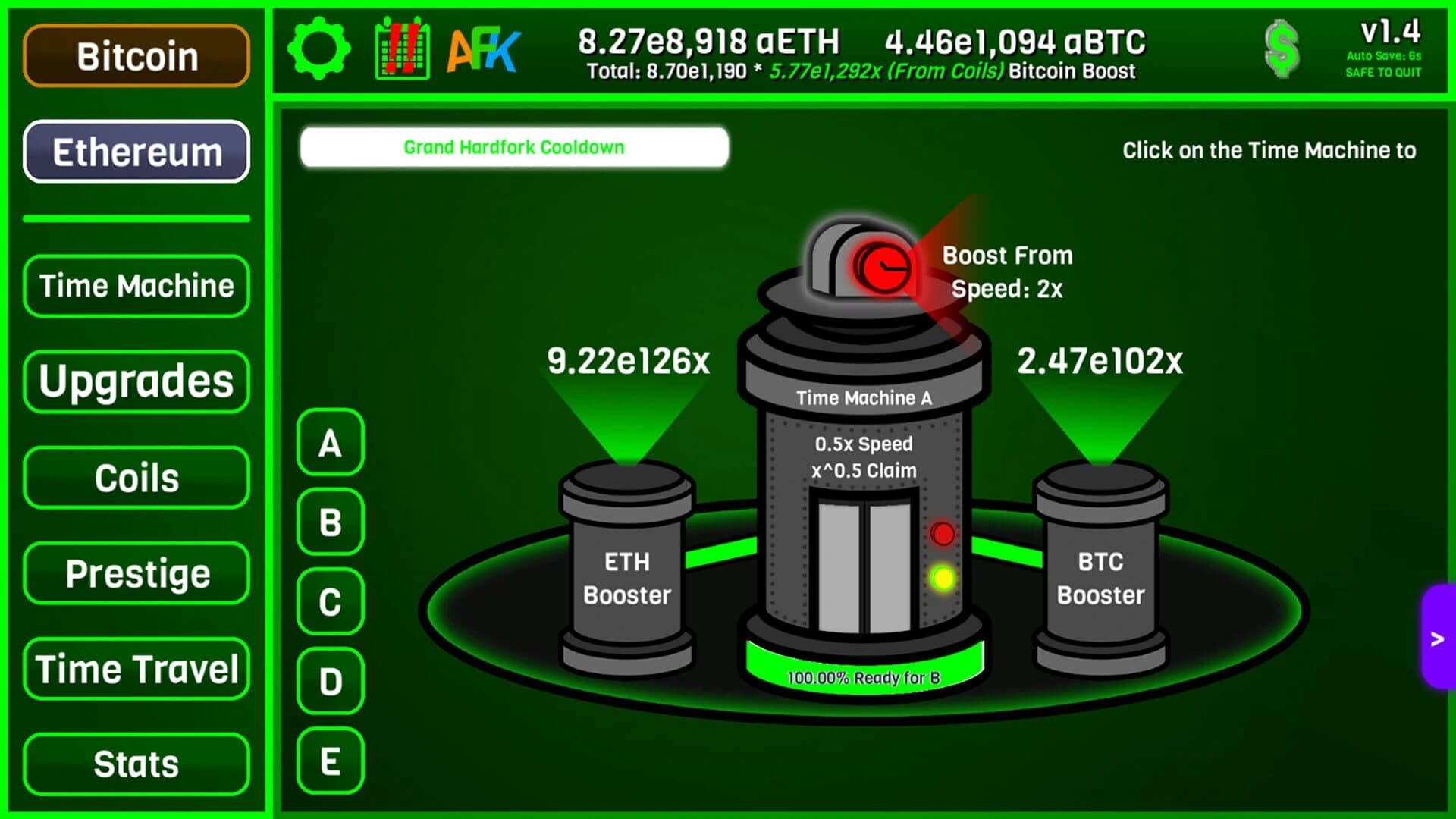This screenshot has height=819, width=1456.
Task: Toggle the red indicator light on the machine
Action: 943,533
